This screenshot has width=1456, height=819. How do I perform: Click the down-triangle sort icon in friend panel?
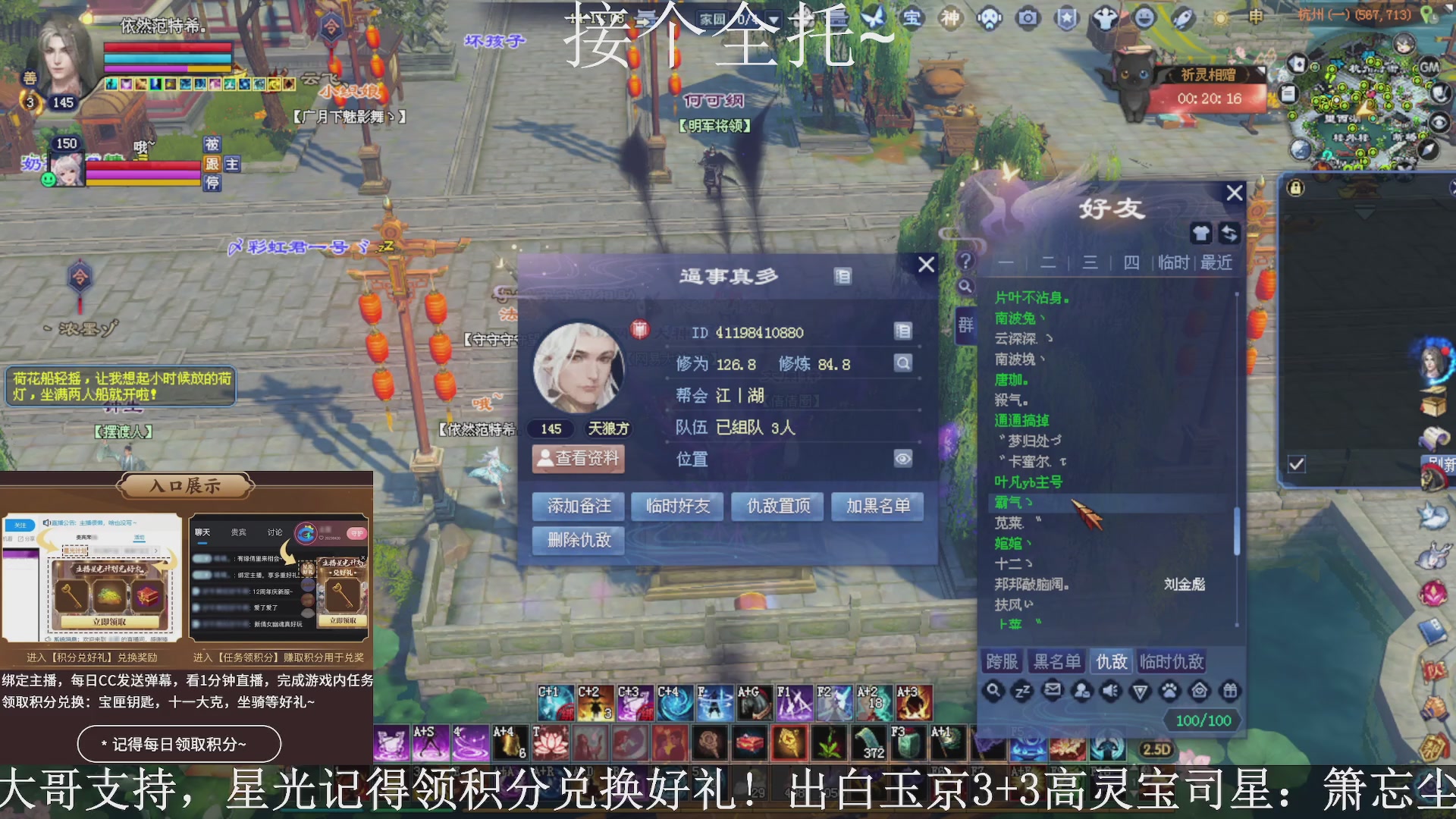click(1140, 692)
